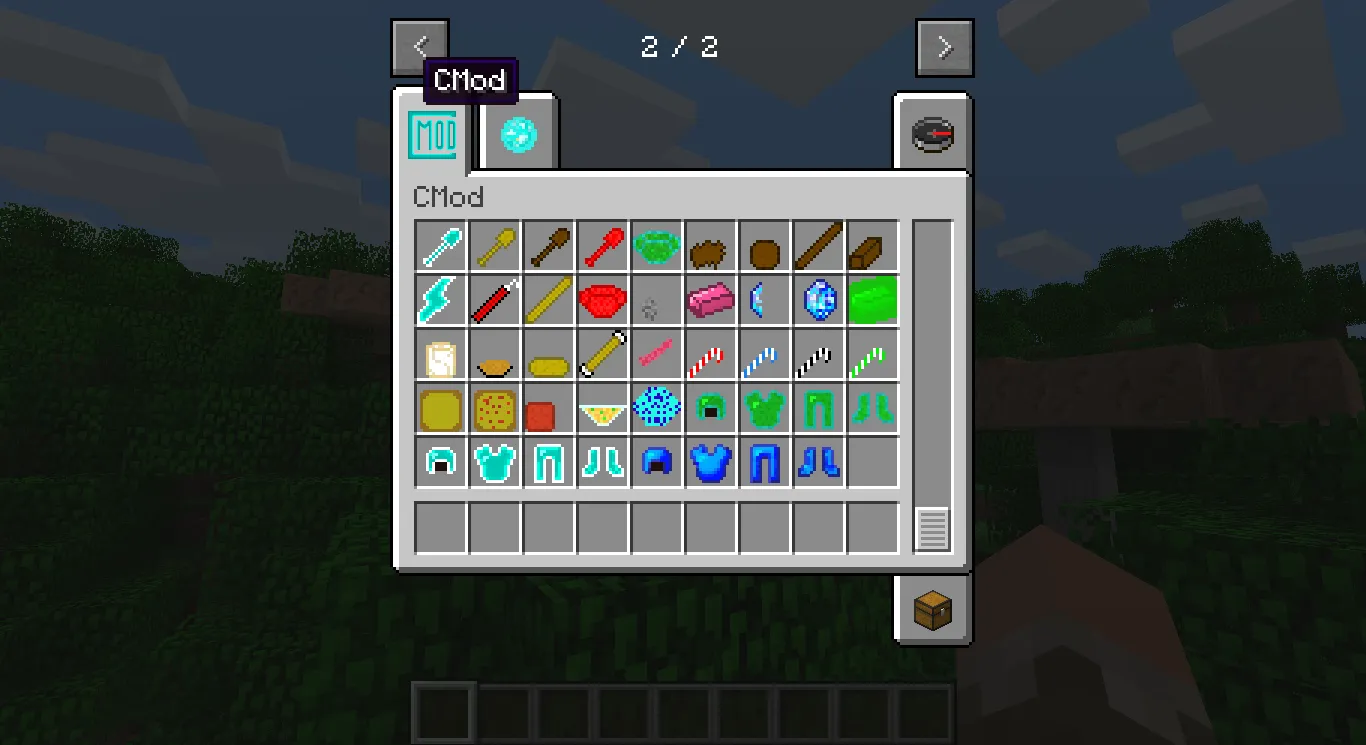This screenshot has height=745, width=1366.
Task: Select the cyan diamond spoon item
Action: [440, 247]
